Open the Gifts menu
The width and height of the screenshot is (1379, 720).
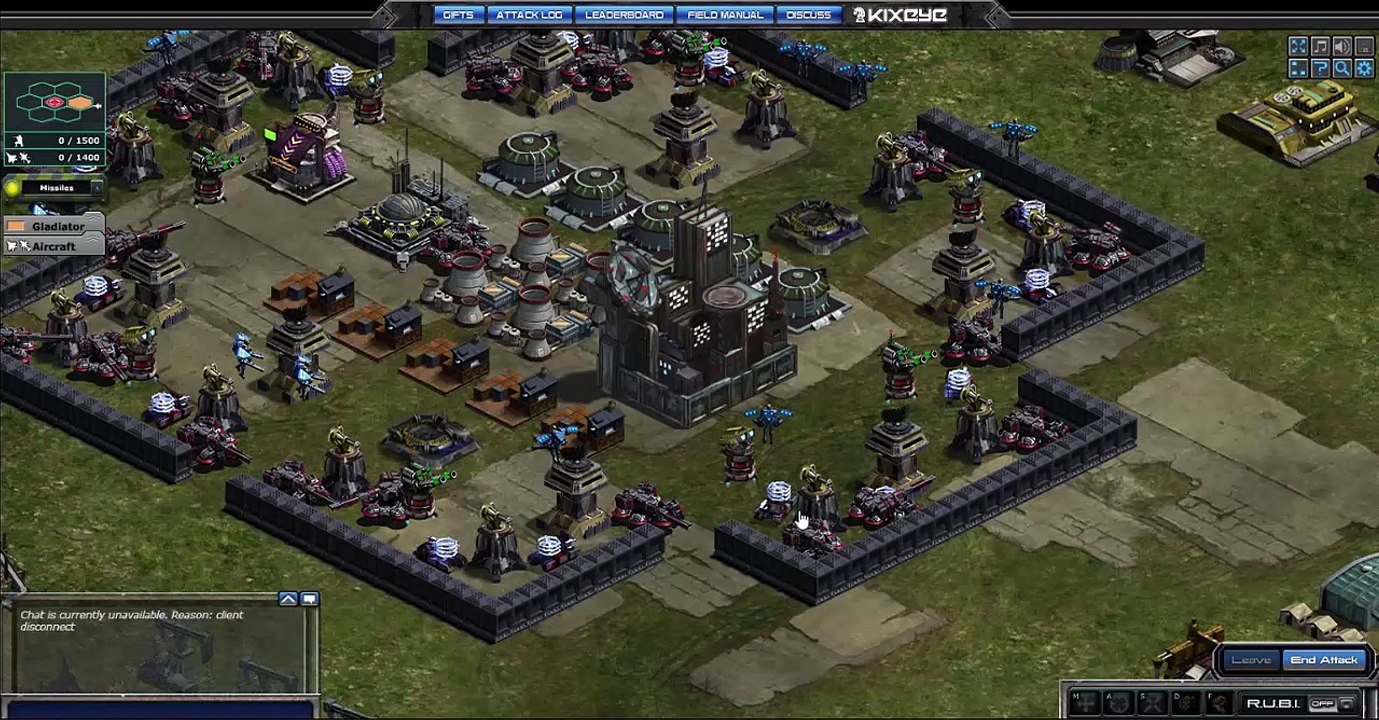(x=458, y=15)
